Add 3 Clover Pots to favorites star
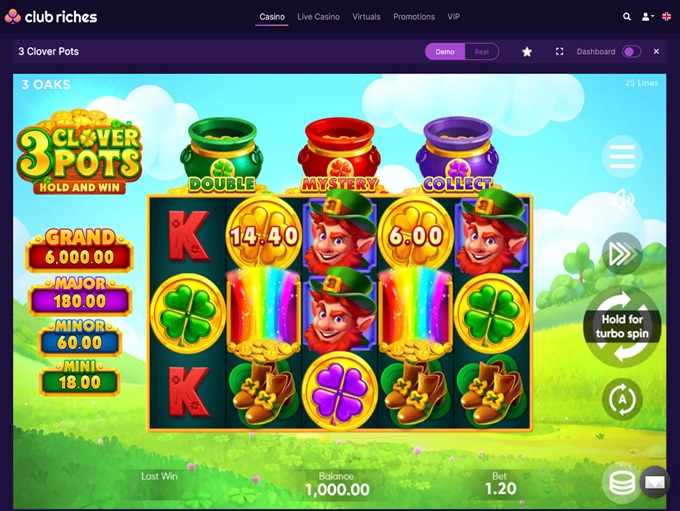Screen dimensions: 680x511 (527, 52)
